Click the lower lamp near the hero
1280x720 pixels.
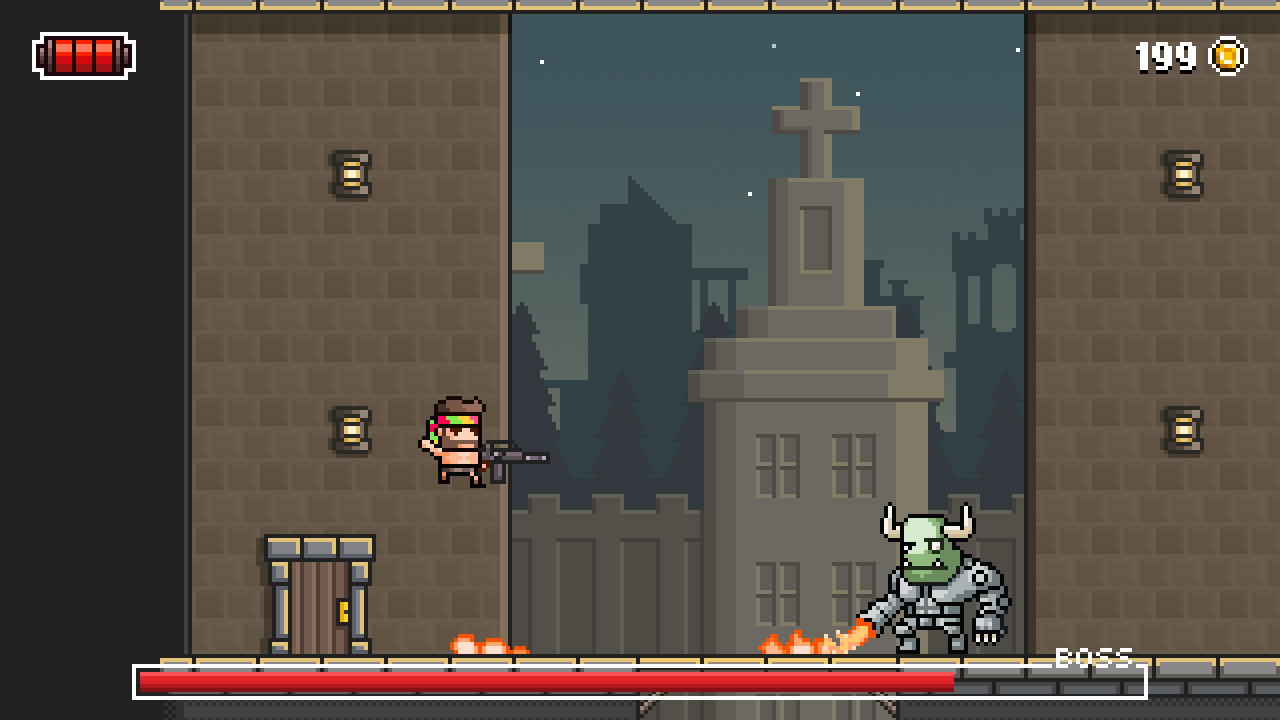tap(348, 430)
